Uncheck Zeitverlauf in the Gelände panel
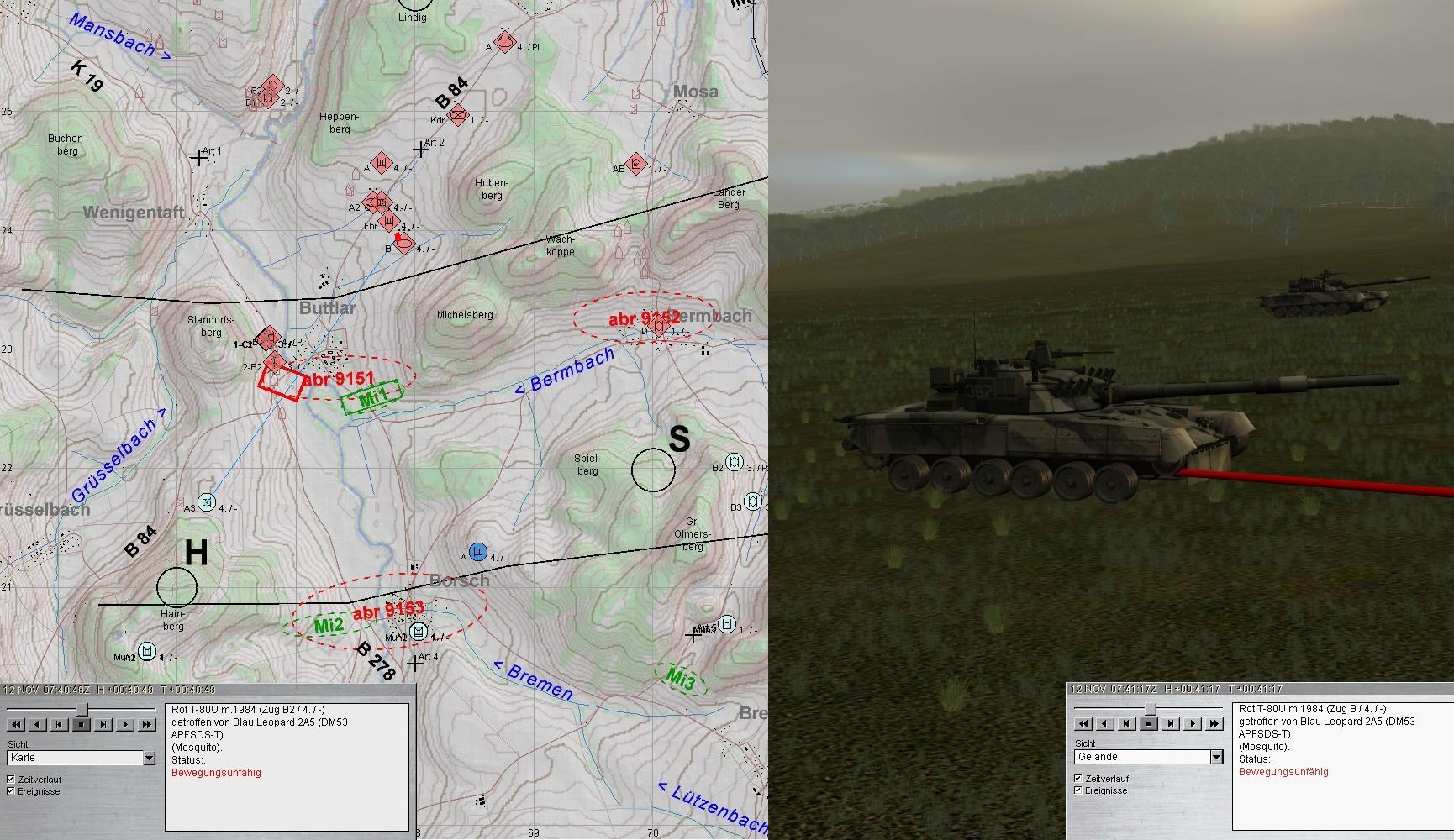The image size is (1454, 840). pos(1078,779)
